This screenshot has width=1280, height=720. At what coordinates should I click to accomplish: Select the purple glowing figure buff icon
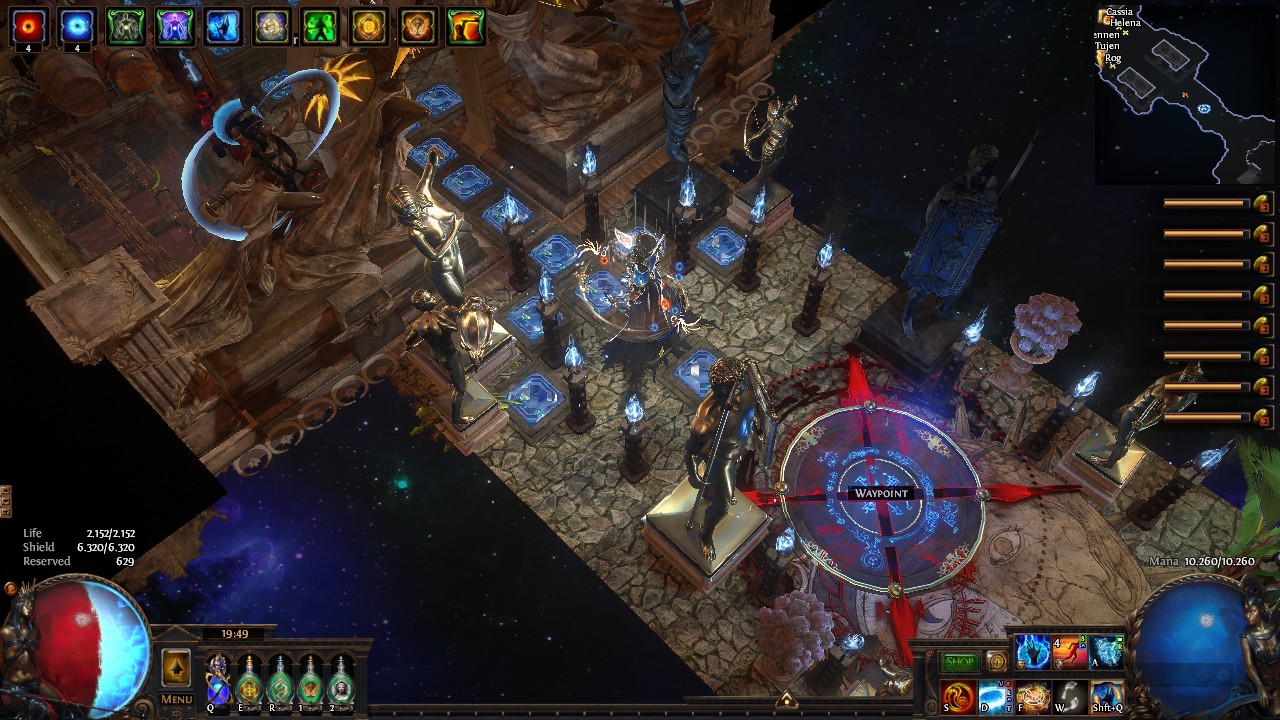(x=174, y=27)
